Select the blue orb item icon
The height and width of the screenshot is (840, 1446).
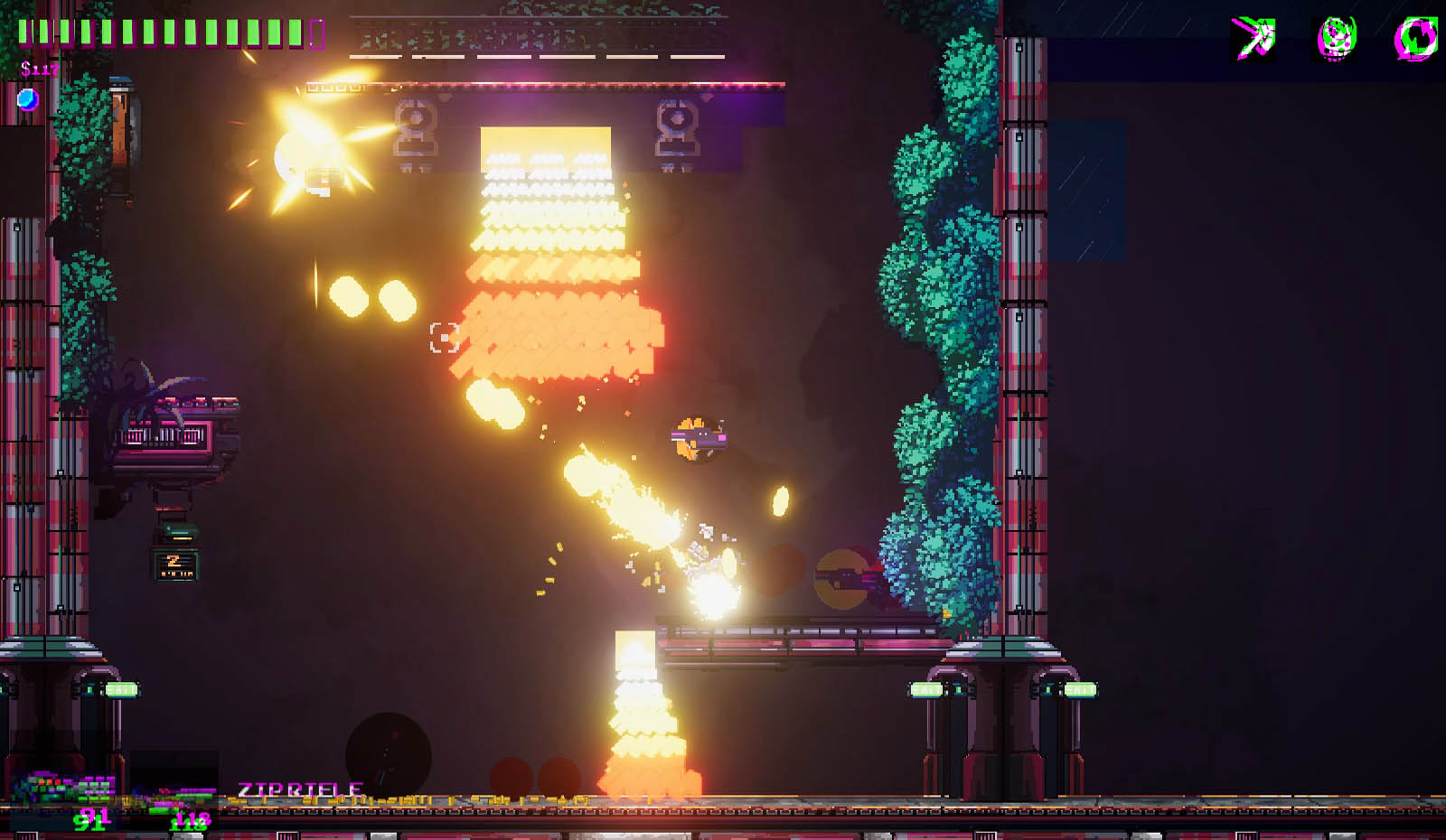click(28, 98)
